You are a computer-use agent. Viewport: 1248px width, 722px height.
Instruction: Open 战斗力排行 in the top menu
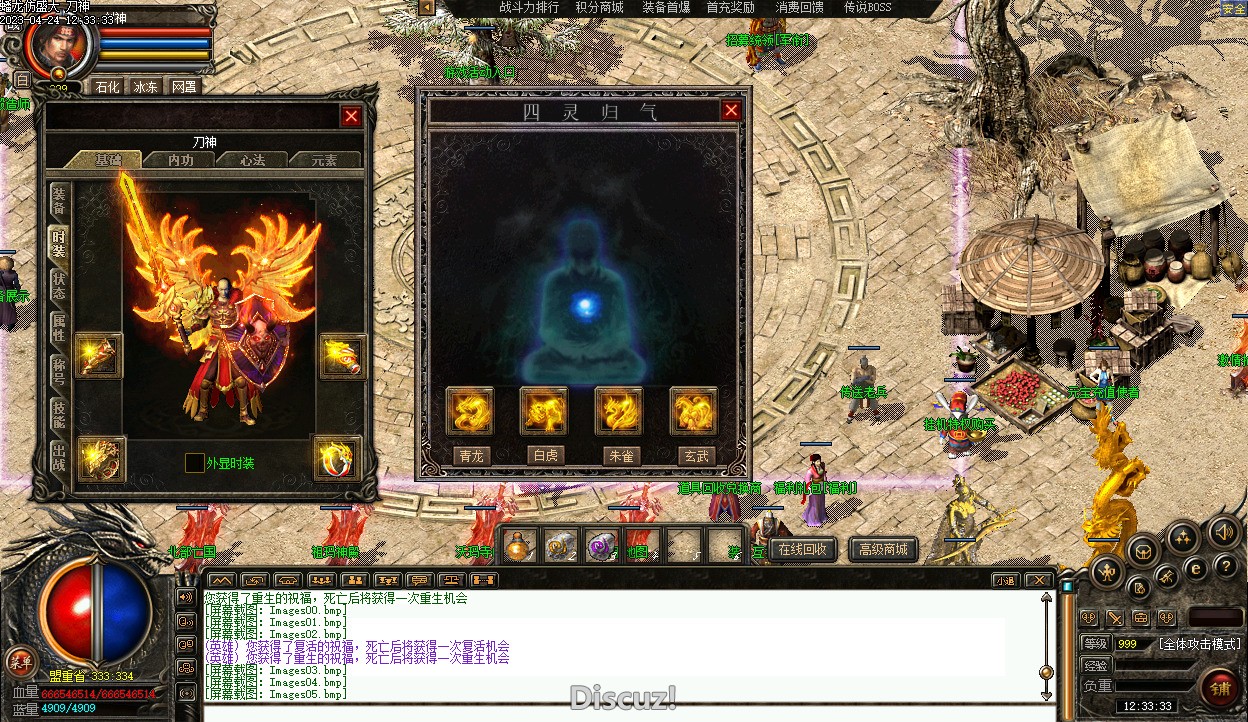(x=529, y=8)
